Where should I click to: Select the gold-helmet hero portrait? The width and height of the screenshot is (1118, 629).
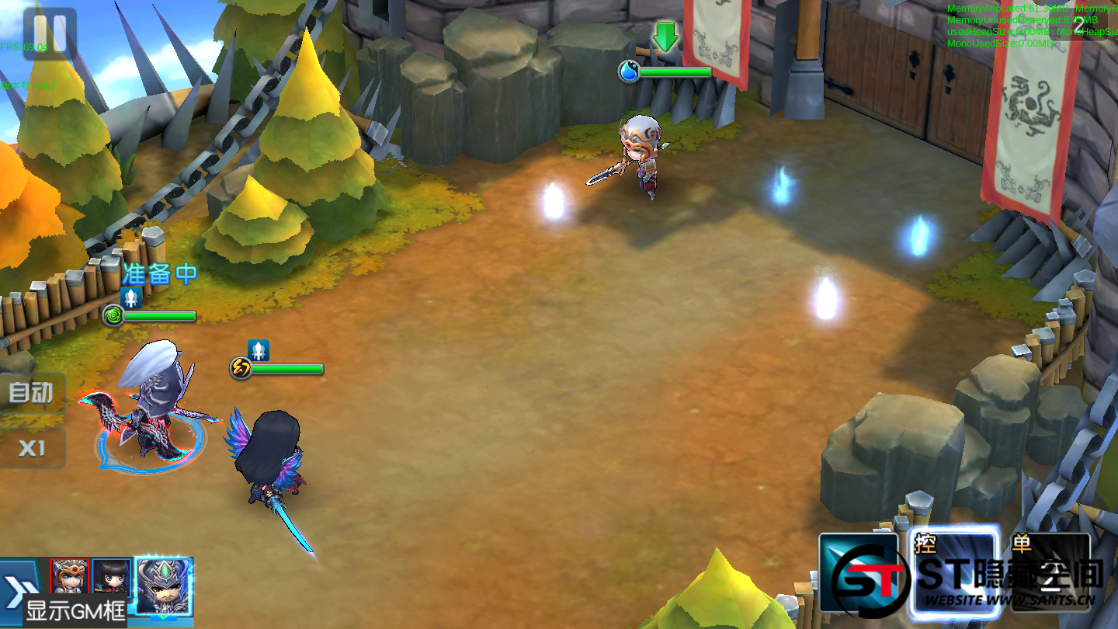pyautogui.click(x=69, y=576)
